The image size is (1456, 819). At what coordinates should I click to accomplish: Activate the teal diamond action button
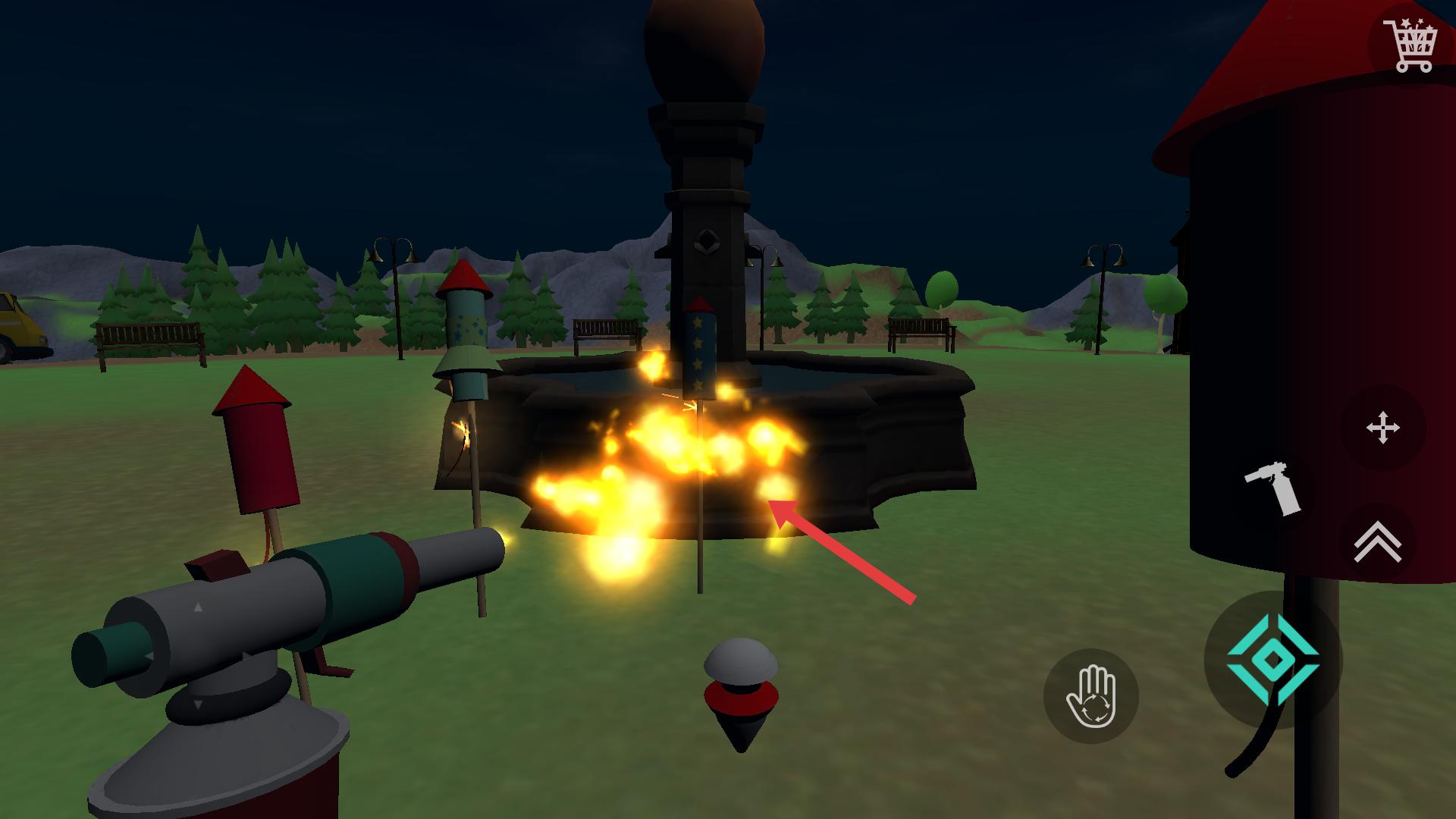[1273, 661]
